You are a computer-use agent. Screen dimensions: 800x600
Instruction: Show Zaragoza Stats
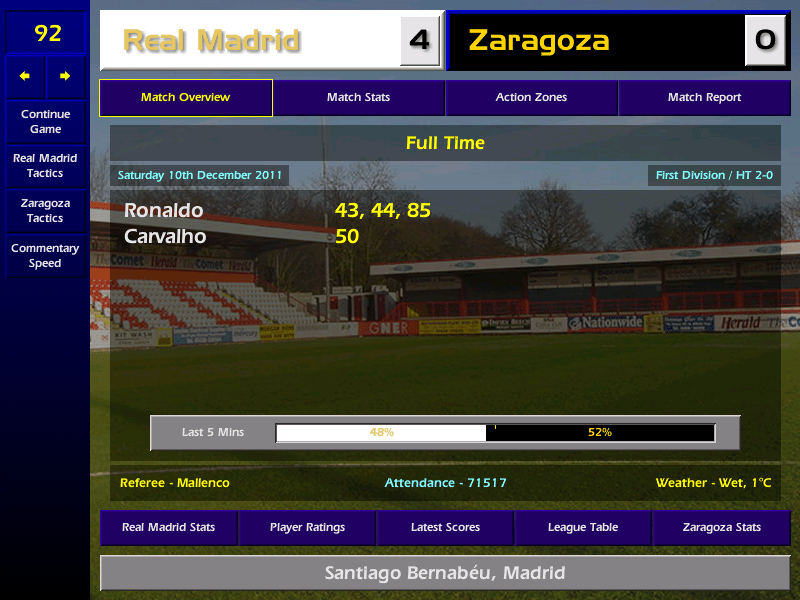click(721, 527)
